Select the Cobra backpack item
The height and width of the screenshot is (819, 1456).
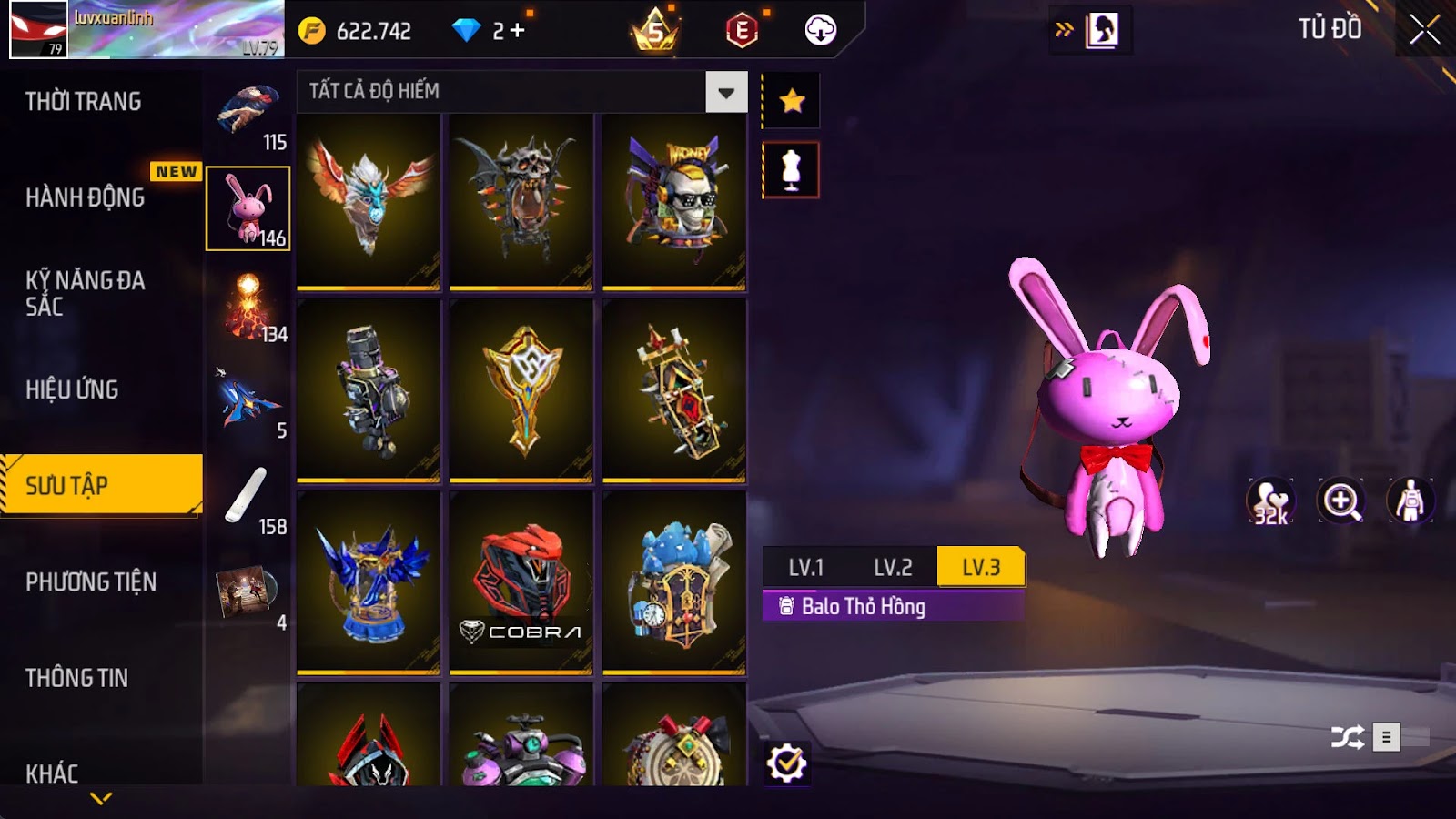[x=521, y=582]
